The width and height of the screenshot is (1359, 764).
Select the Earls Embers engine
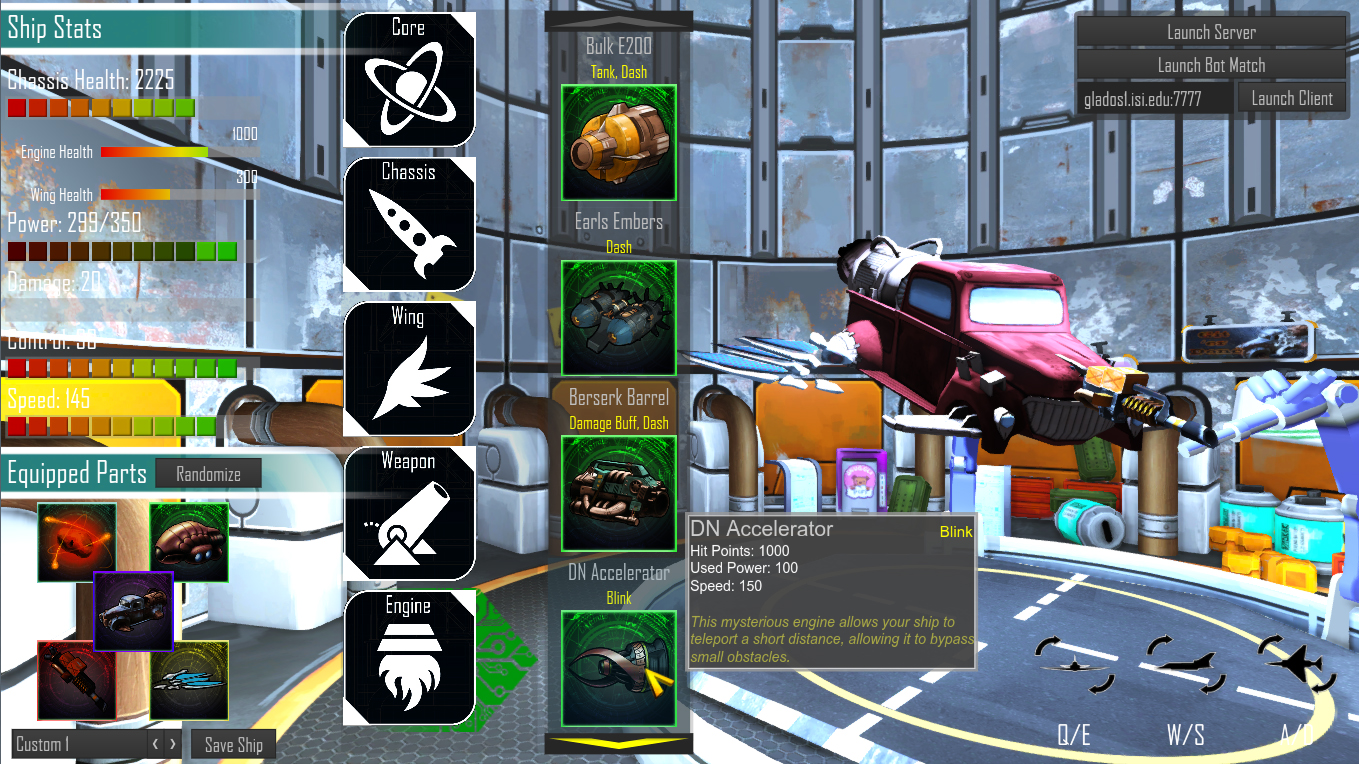[x=618, y=317]
